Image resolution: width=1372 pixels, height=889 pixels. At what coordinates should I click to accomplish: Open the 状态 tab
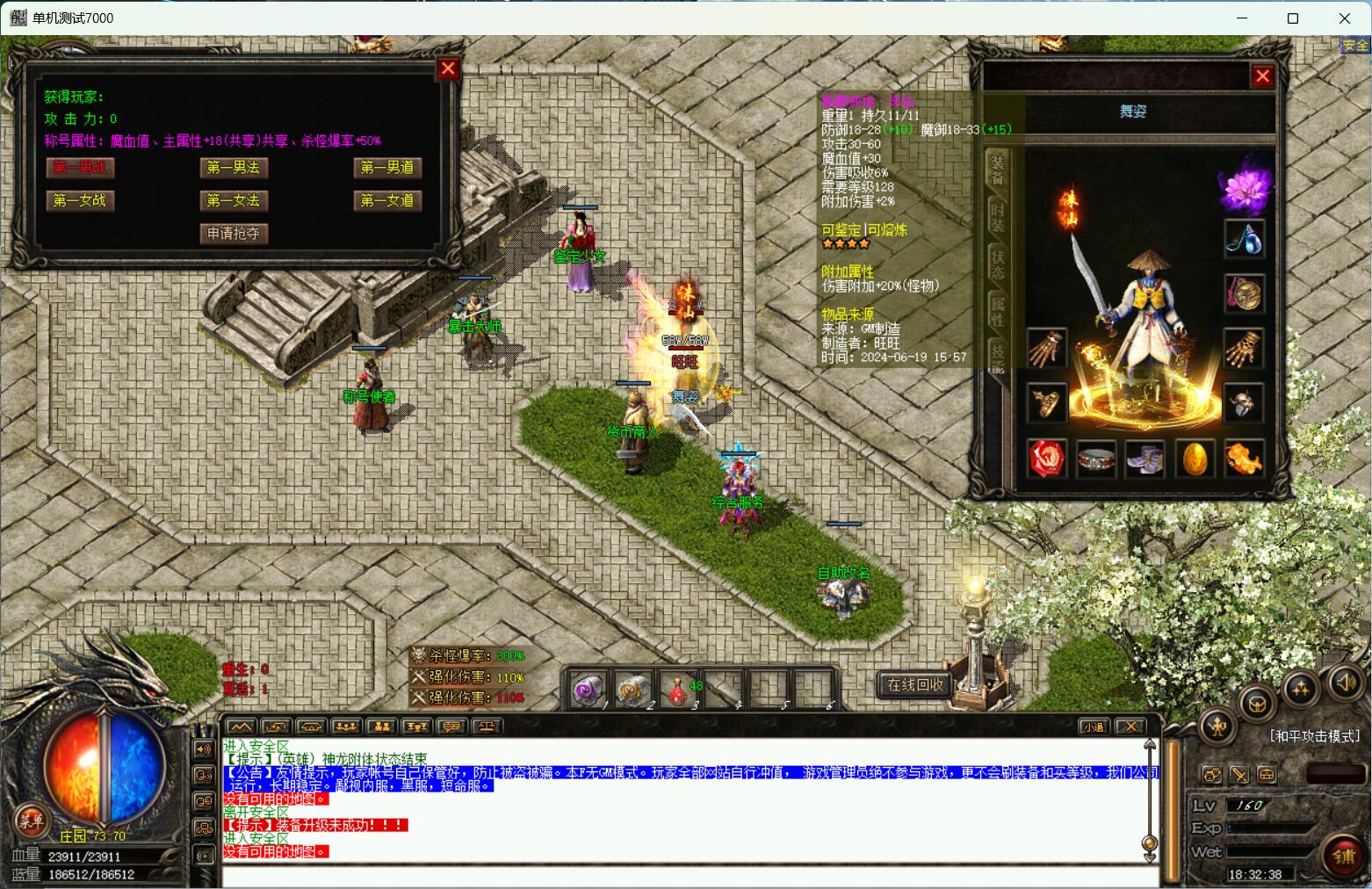point(997,261)
